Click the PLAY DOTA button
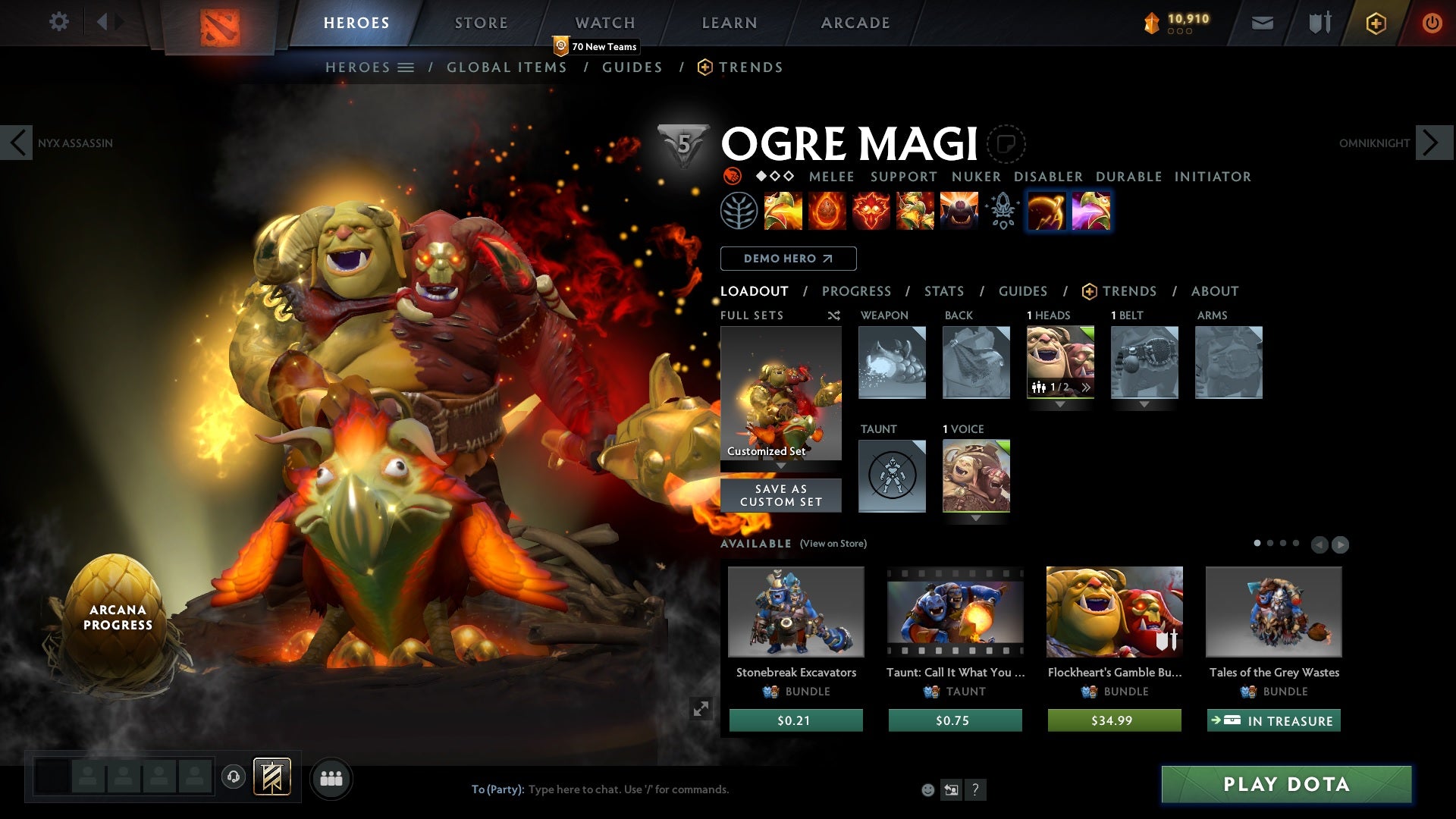 point(1285,785)
